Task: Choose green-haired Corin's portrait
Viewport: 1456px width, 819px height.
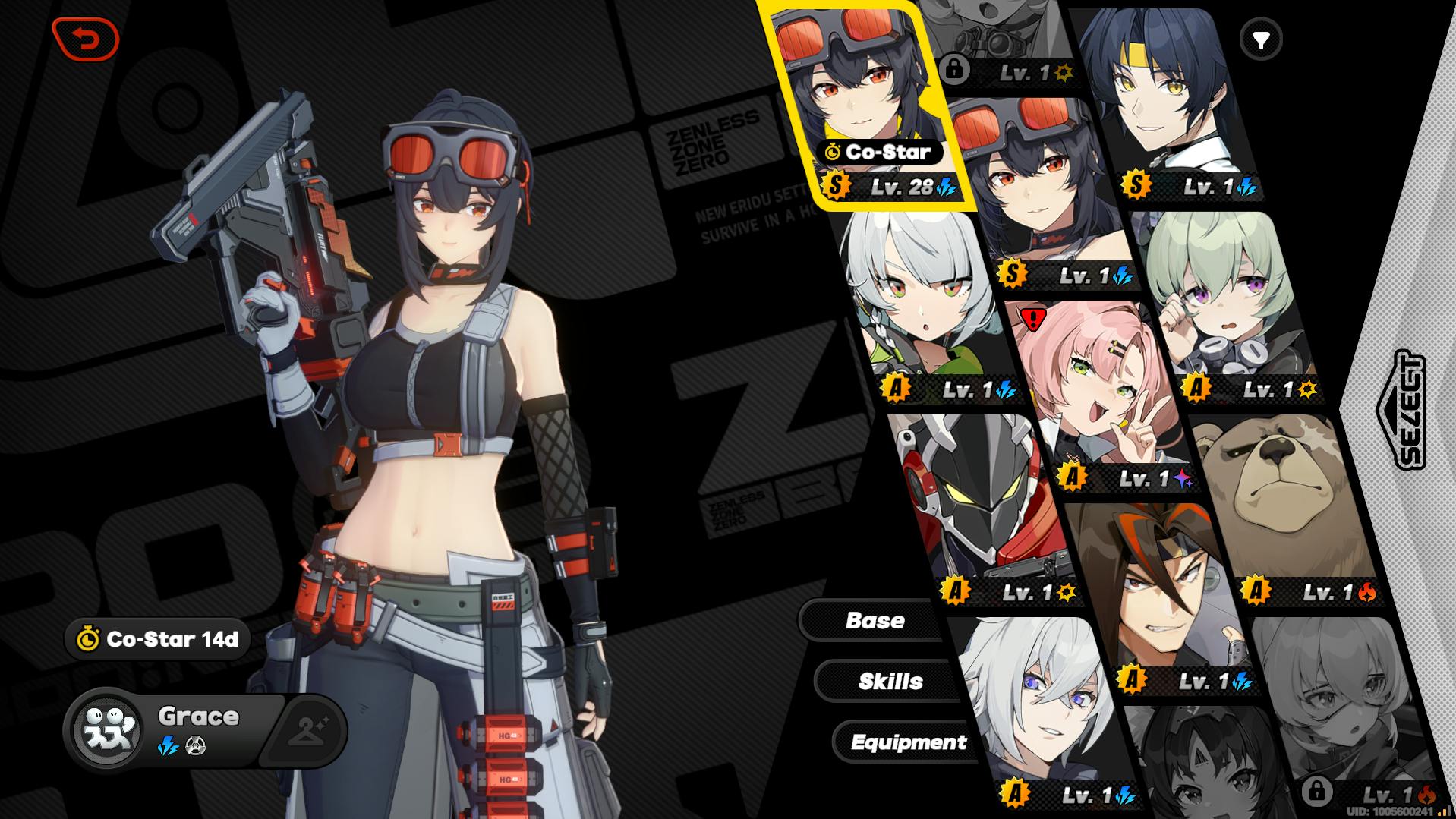Action: 1222,304
